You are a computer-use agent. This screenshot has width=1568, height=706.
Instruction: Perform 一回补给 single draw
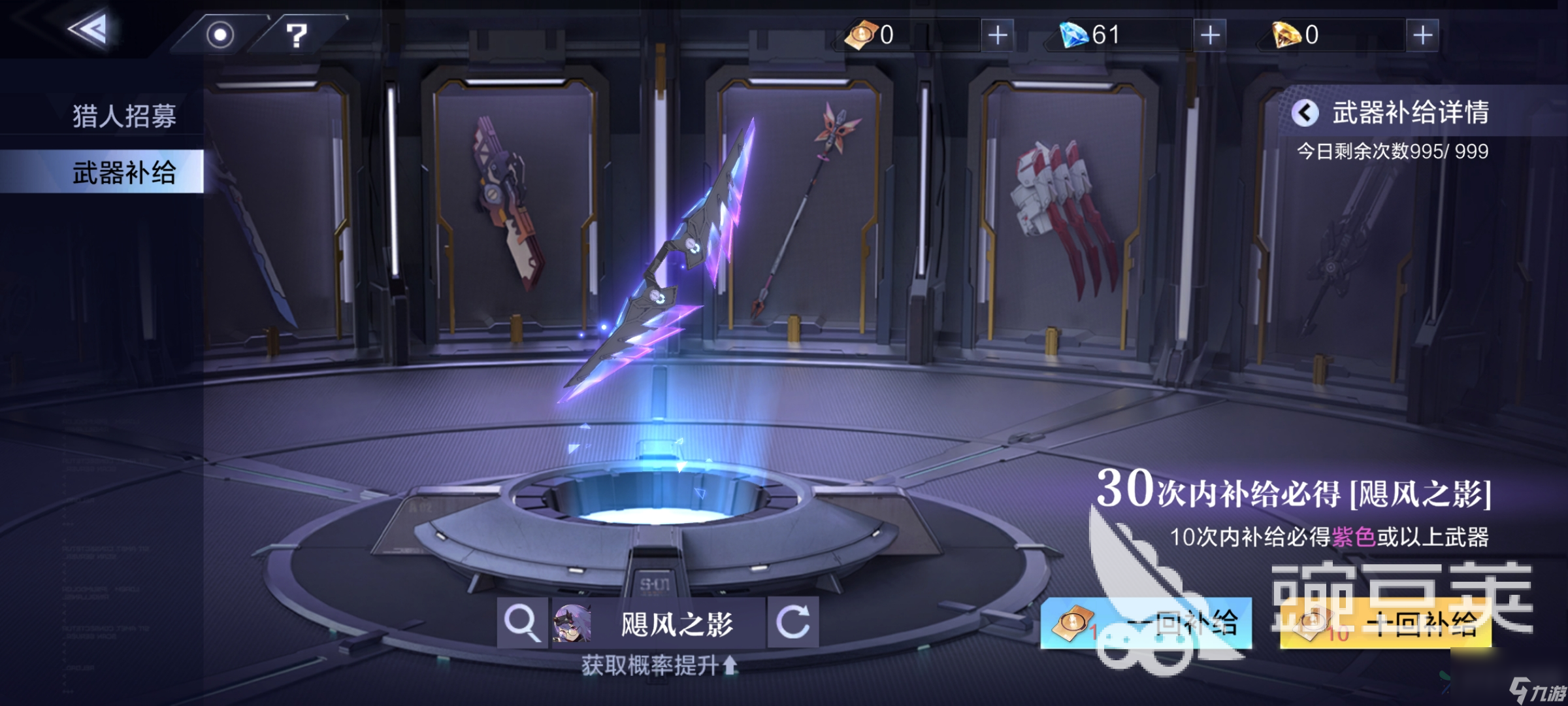pos(1146,623)
